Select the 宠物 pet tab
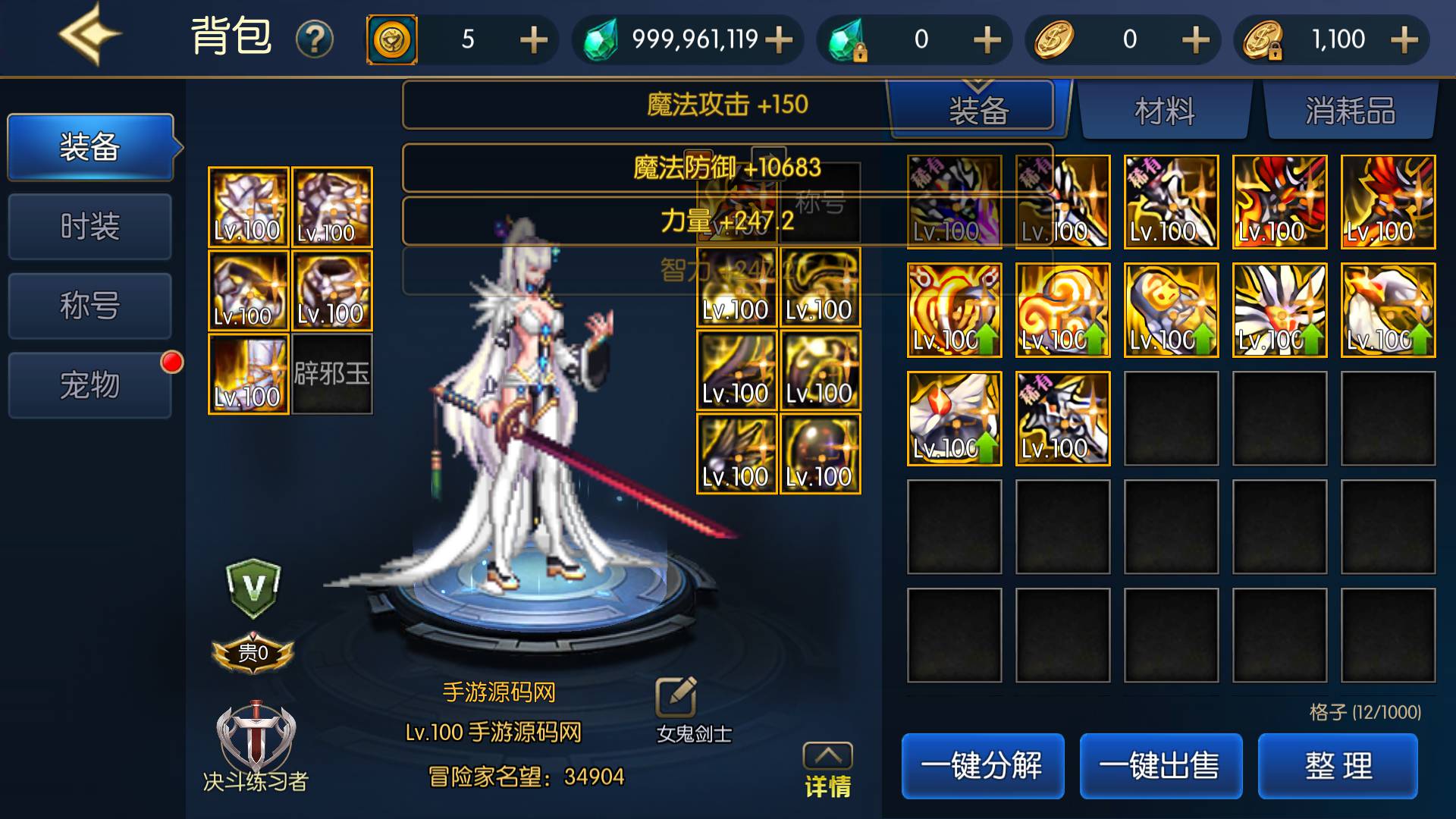1456x819 pixels. pos(90,385)
